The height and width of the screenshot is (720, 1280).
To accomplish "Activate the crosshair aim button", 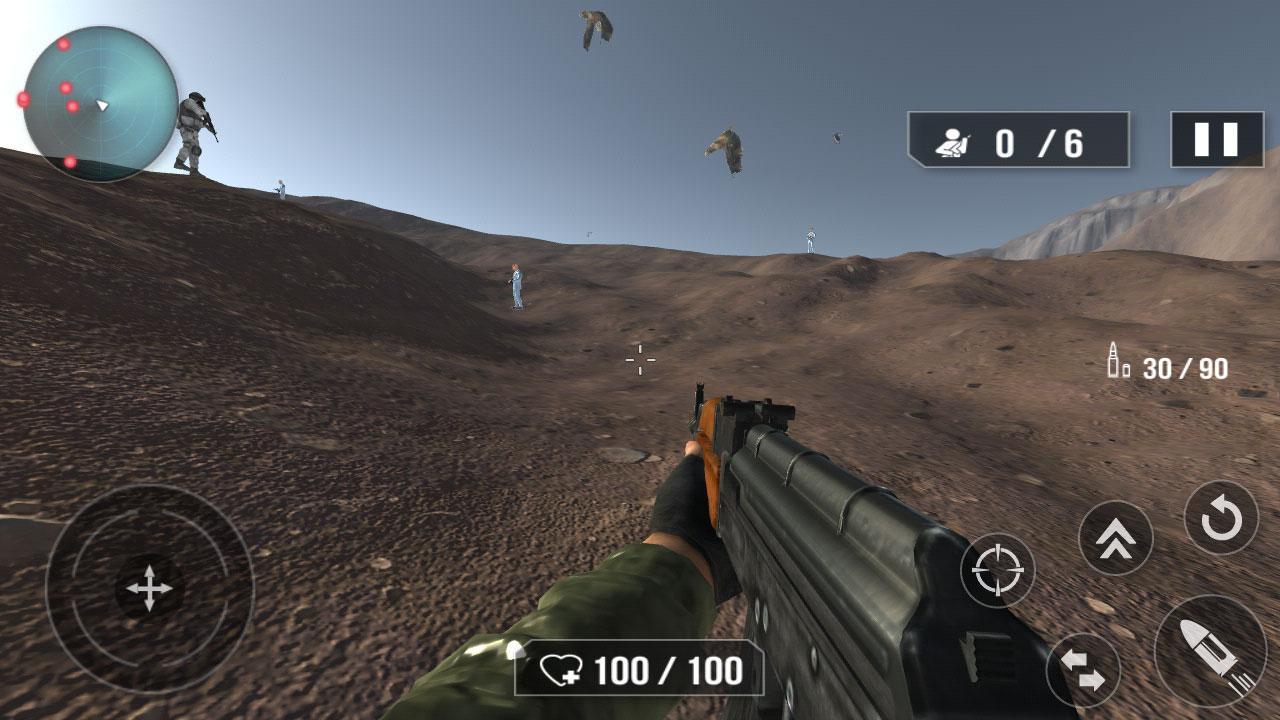I will click(997, 570).
